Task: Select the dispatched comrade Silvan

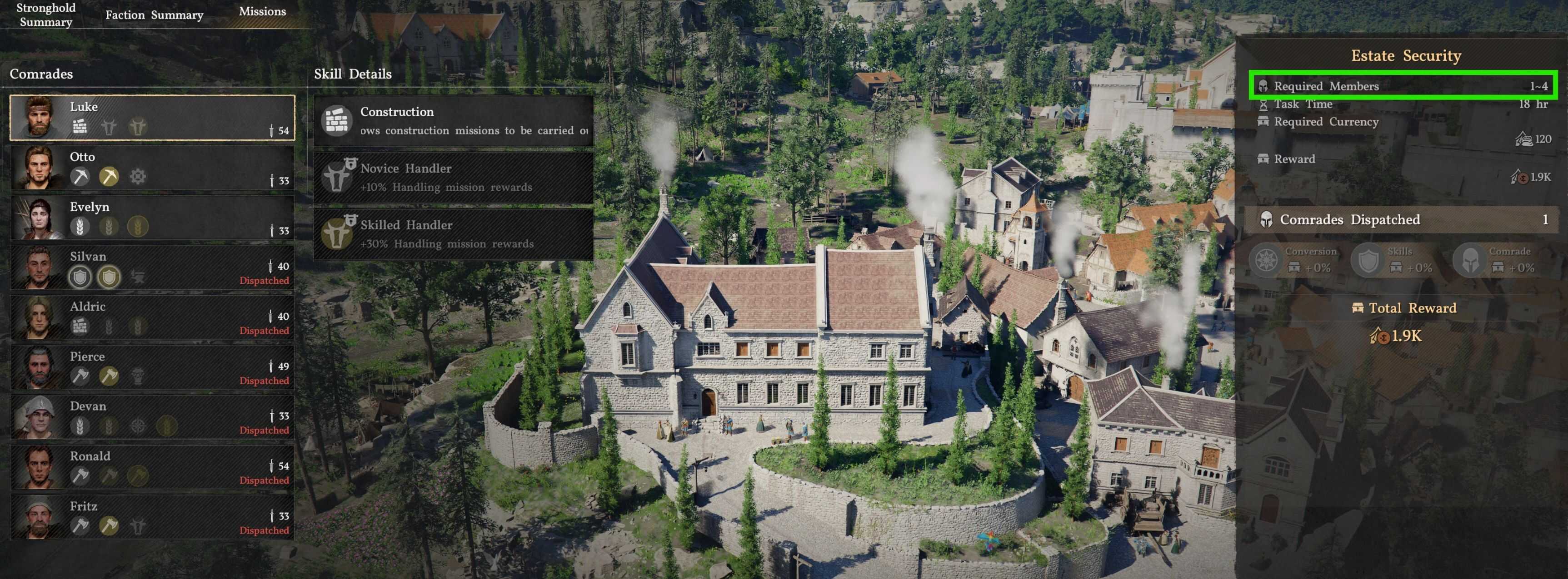Action: pyautogui.click(x=152, y=267)
